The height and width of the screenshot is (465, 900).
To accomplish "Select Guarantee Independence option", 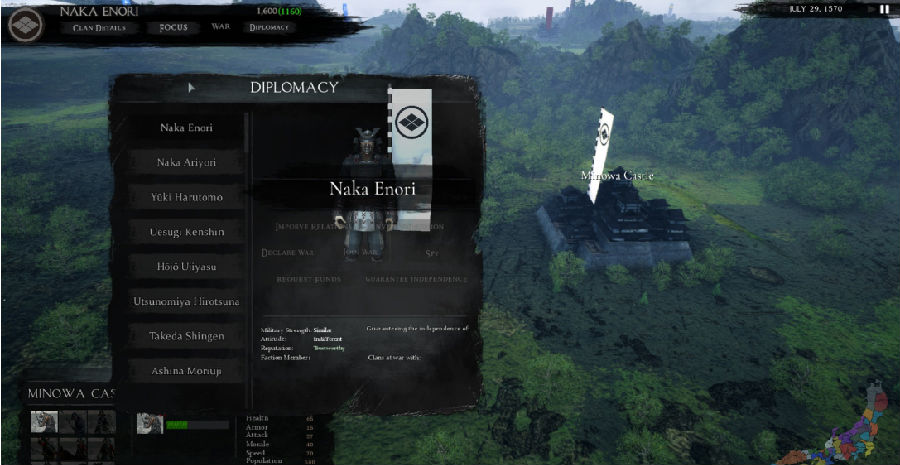I will click(416, 279).
